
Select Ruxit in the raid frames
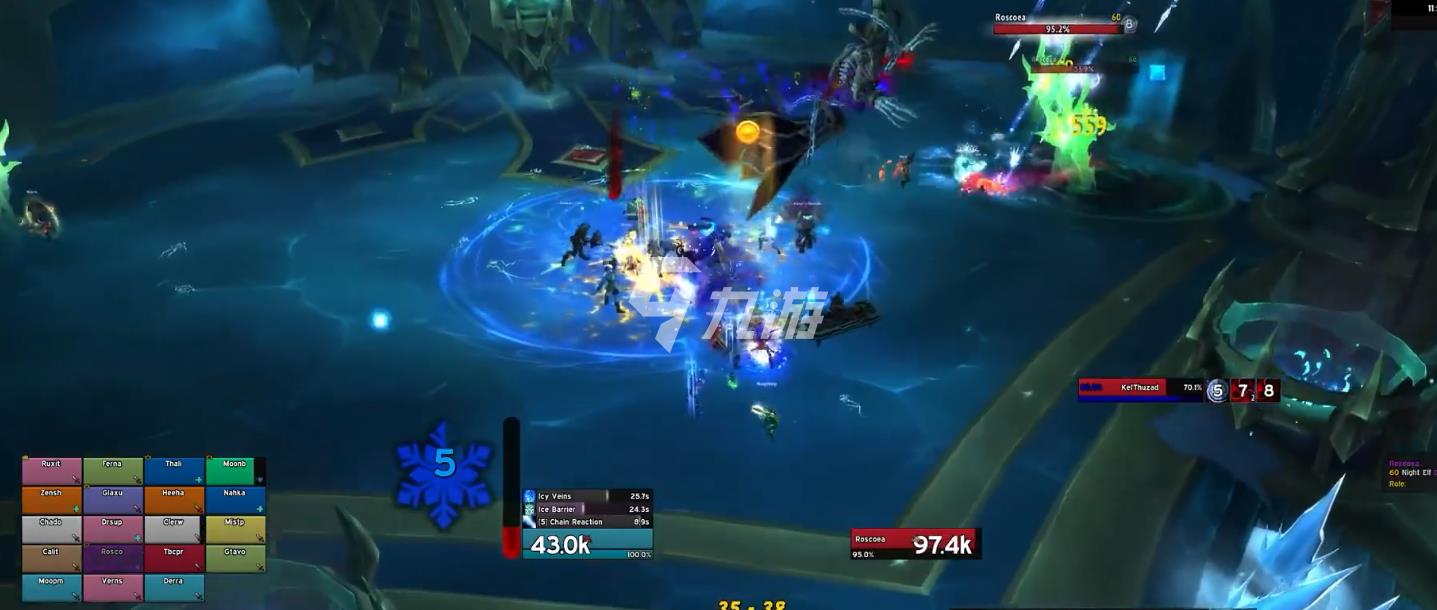point(52,471)
